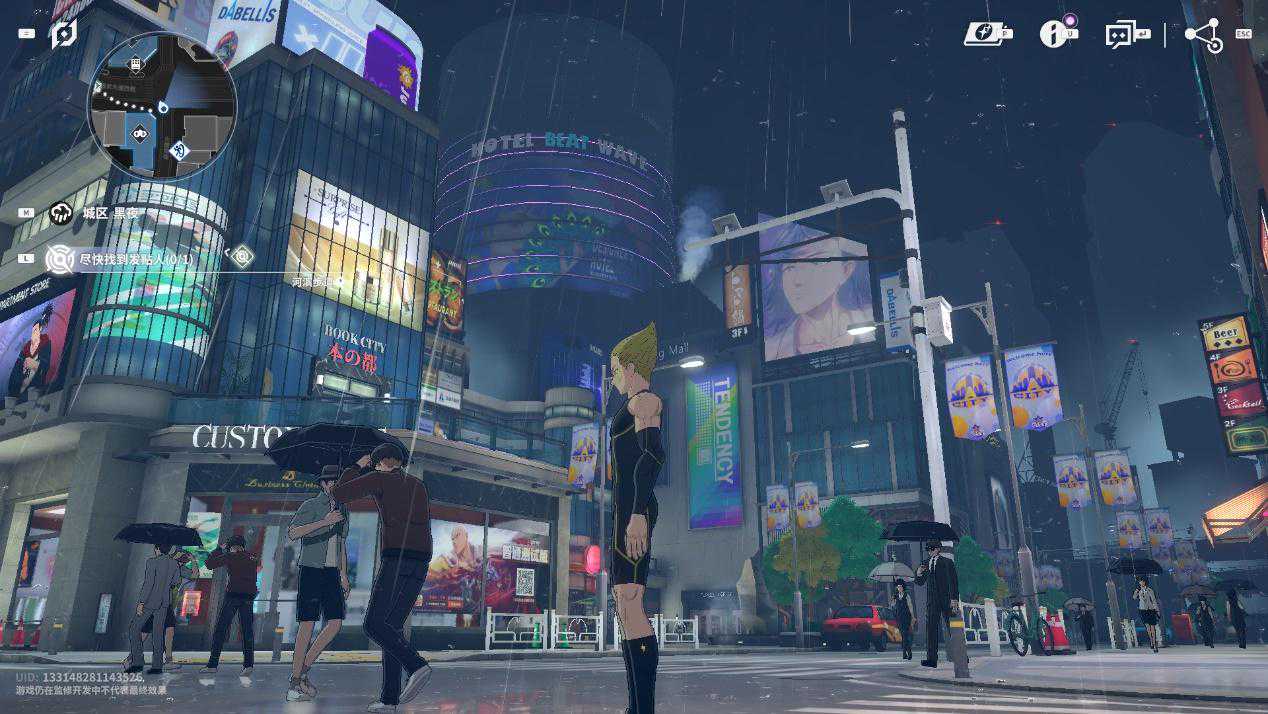This screenshot has height=714, width=1268.
Task: Open the info icon with purple notification
Action: [x=1053, y=34]
